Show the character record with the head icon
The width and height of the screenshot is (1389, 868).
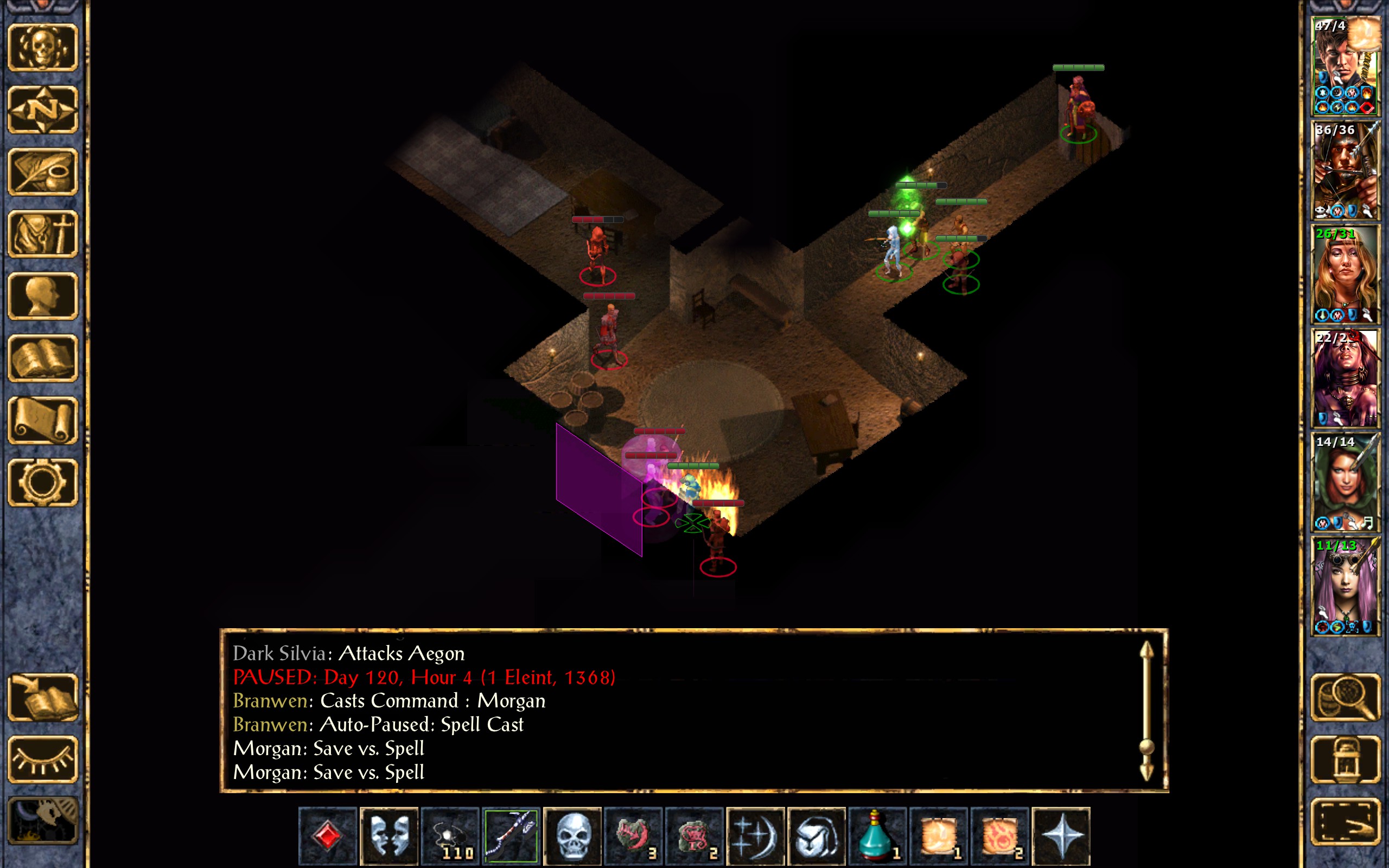pyautogui.click(x=43, y=296)
